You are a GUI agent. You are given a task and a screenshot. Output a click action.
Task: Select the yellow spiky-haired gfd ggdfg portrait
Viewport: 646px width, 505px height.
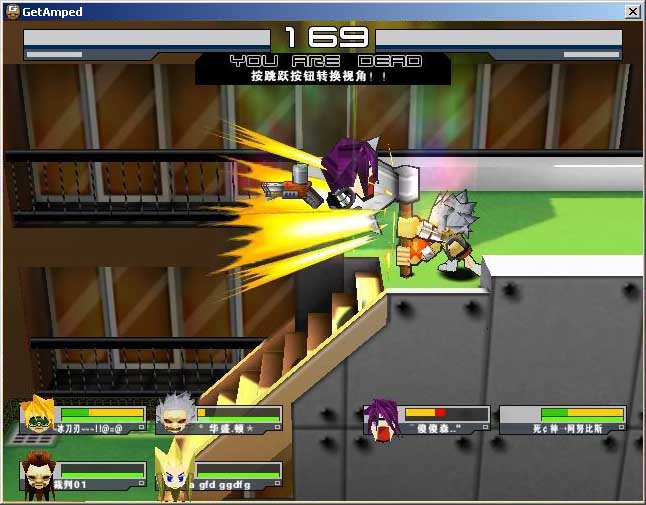pos(172,470)
